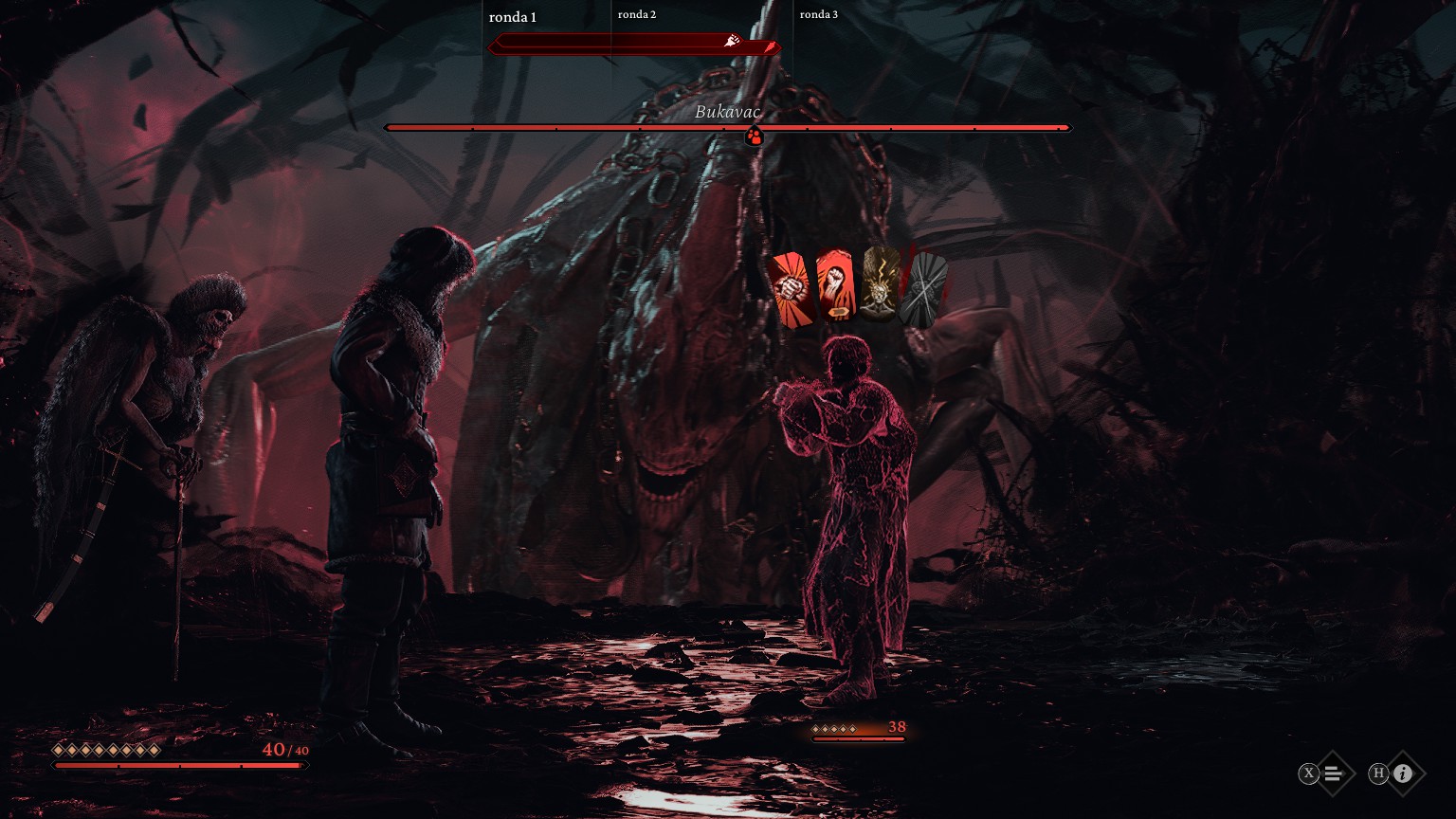Show the info panel button
1456x819 pixels.
point(1403,773)
